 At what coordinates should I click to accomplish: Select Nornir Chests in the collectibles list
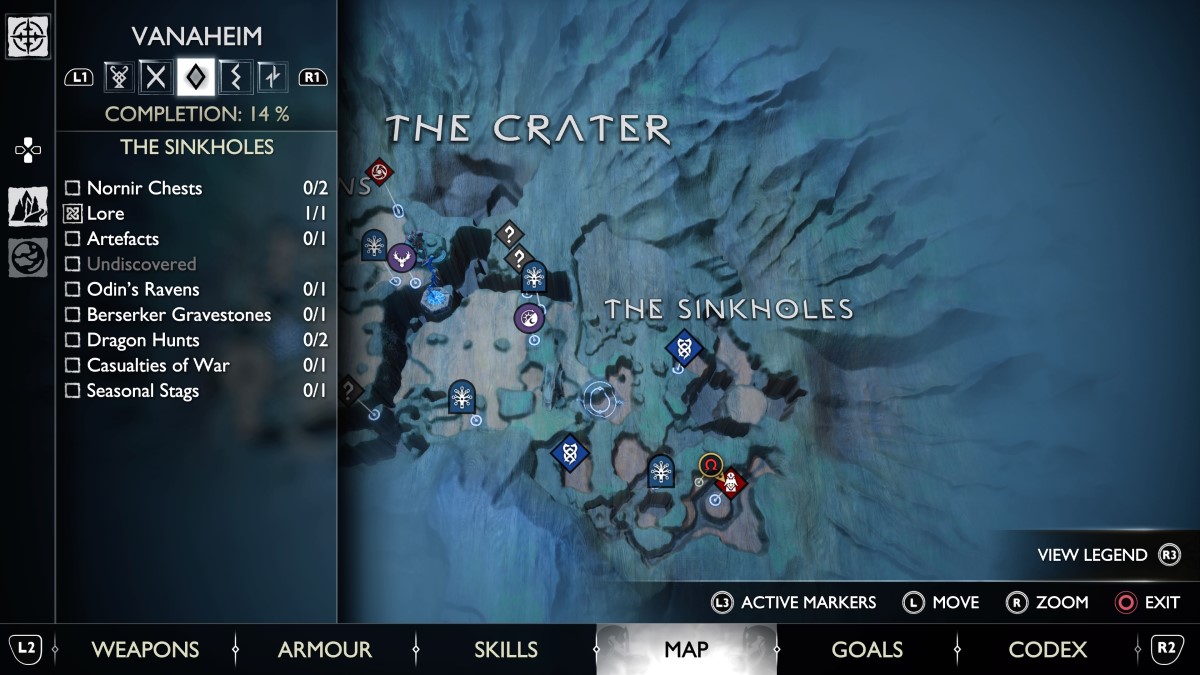click(x=144, y=188)
